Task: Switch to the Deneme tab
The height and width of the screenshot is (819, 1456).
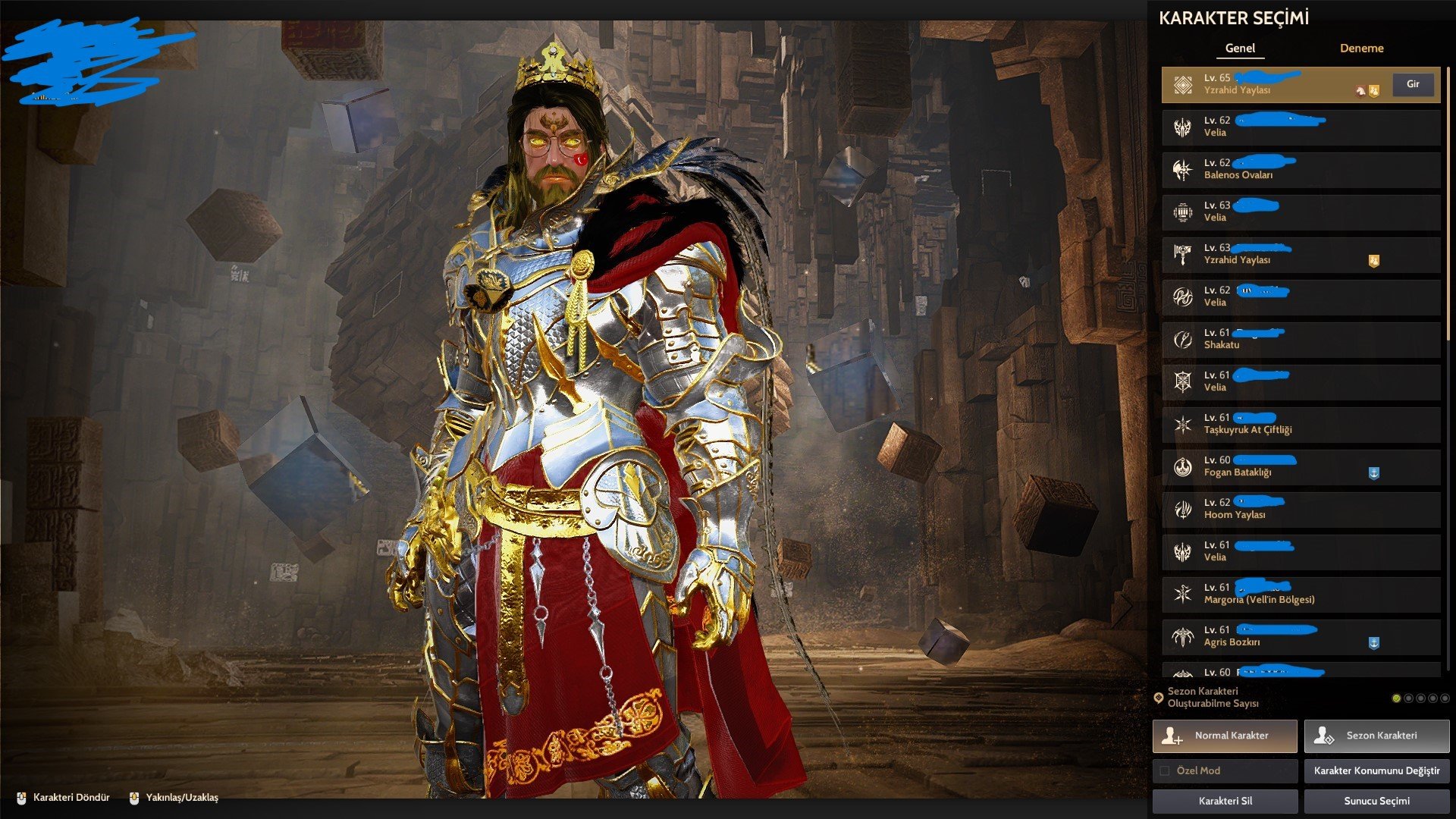Action: click(1361, 48)
